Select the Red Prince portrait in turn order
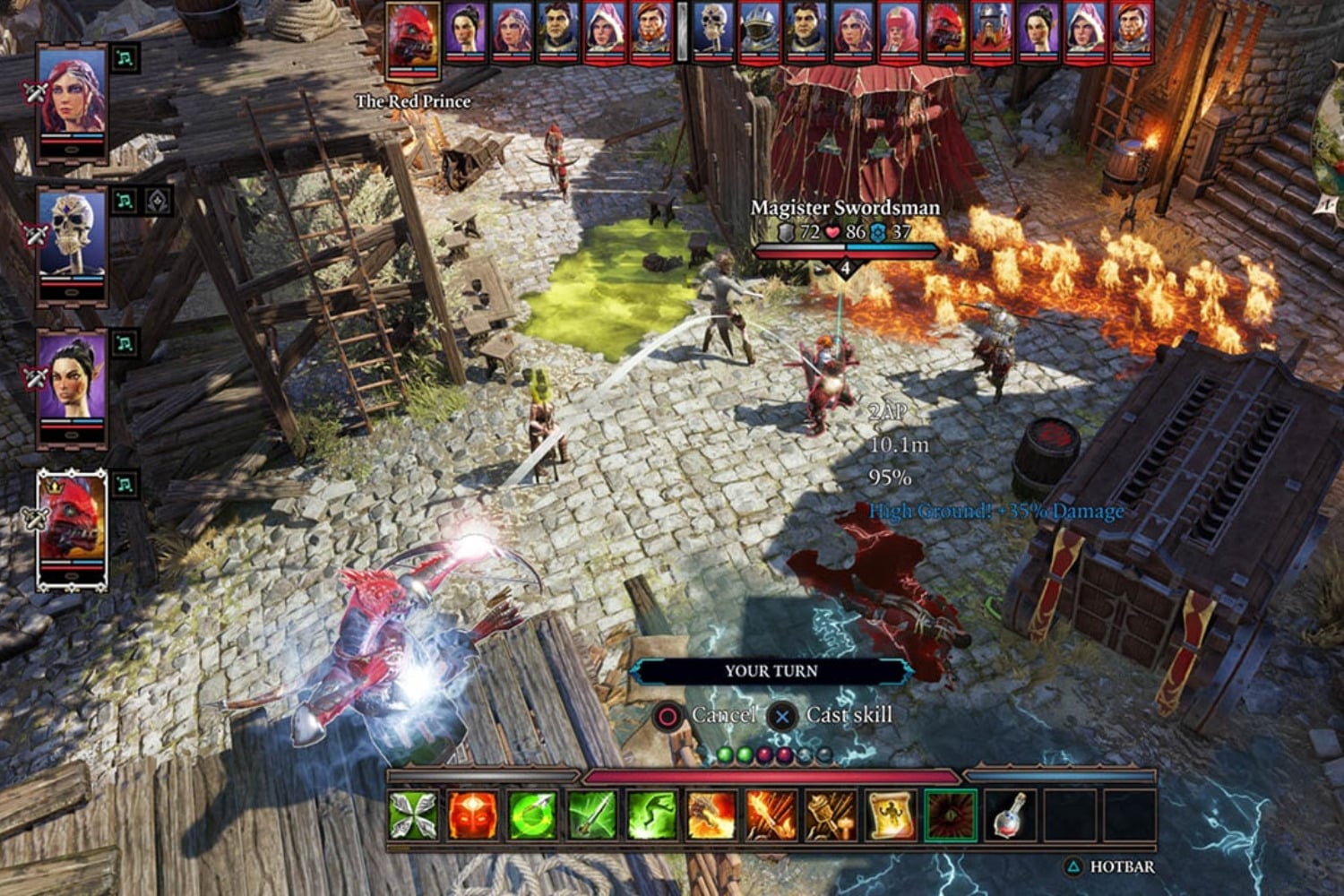Viewport: 1344px width, 896px height. tap(412, 31)
